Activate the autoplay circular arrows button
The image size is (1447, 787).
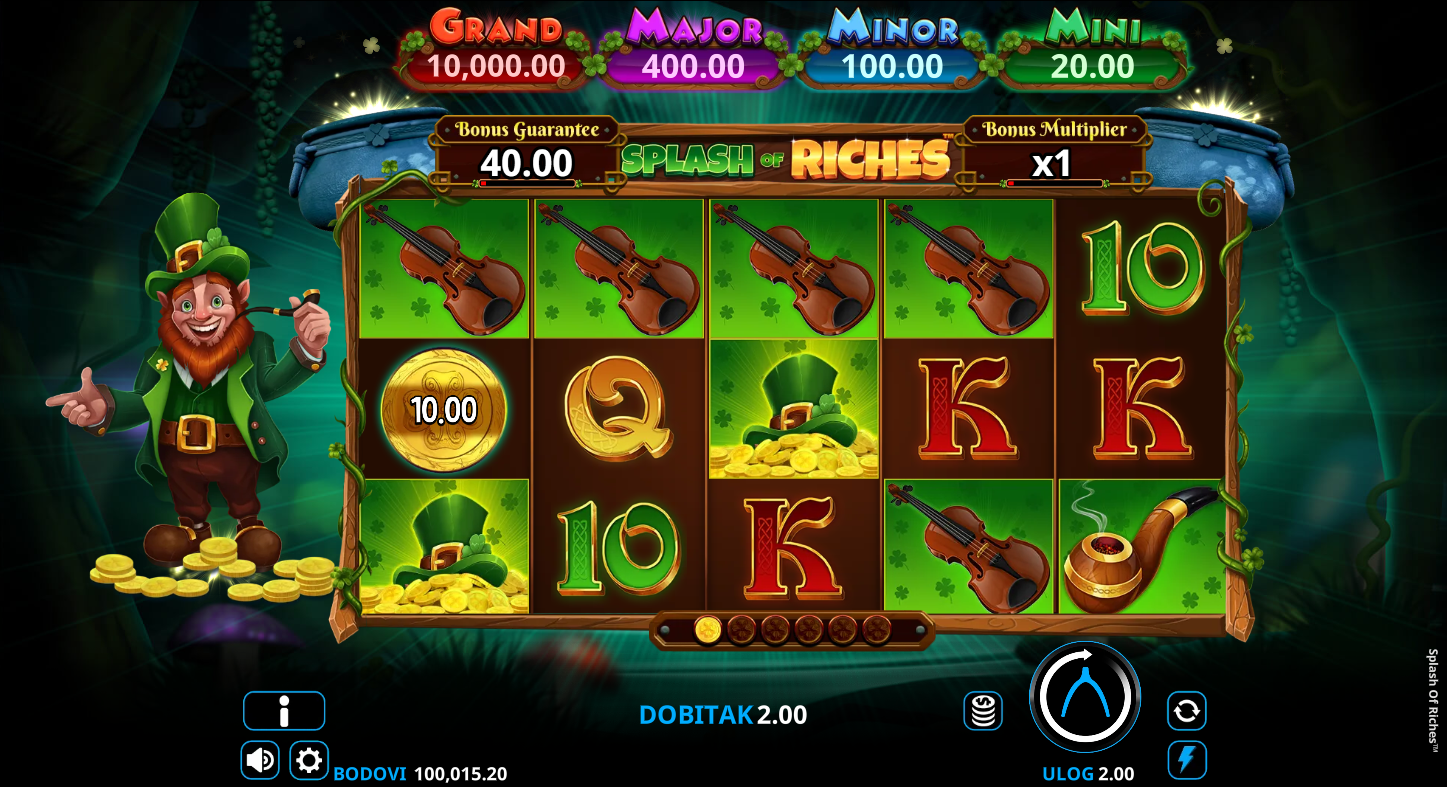point(1186,711)
